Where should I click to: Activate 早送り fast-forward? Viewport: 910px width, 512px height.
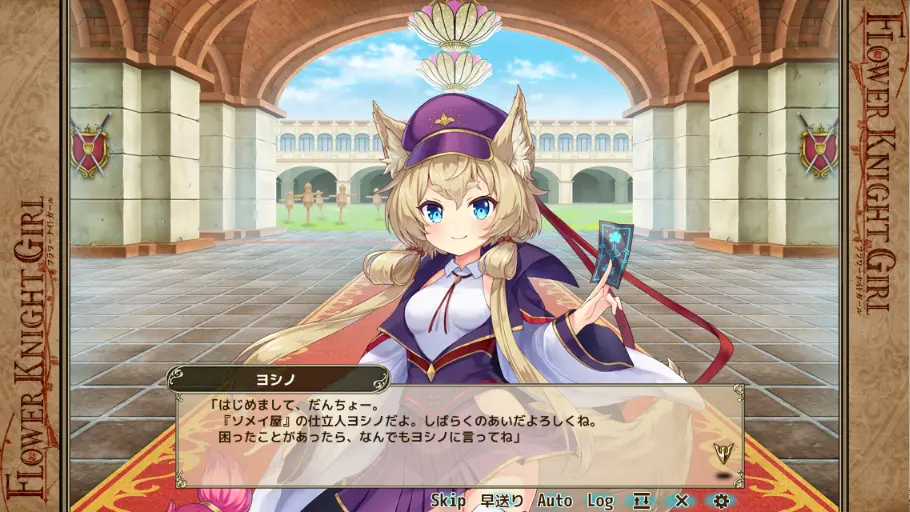tap(501, 500)
